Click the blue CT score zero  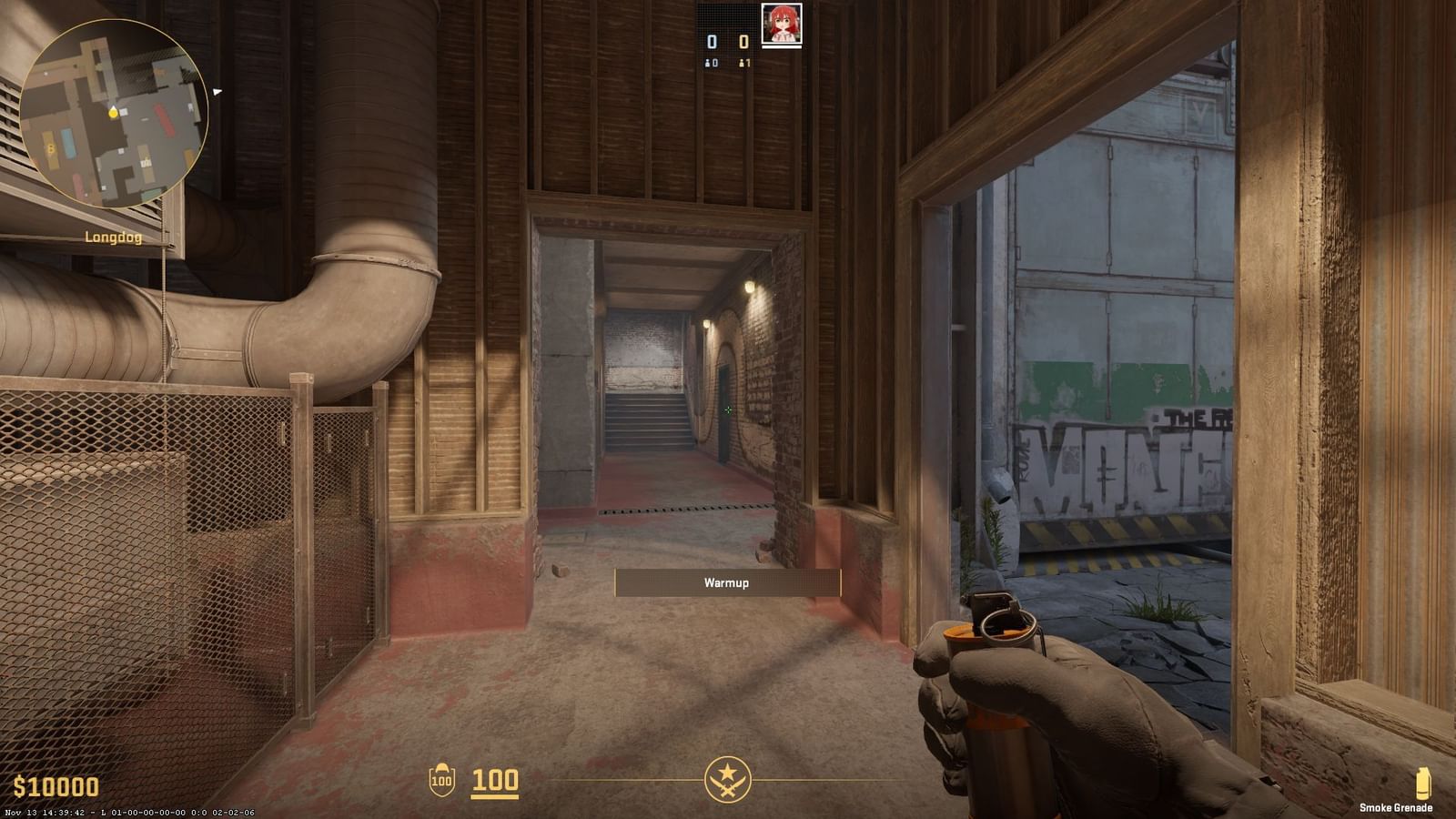pyautogui.click(x=712, y=42)
